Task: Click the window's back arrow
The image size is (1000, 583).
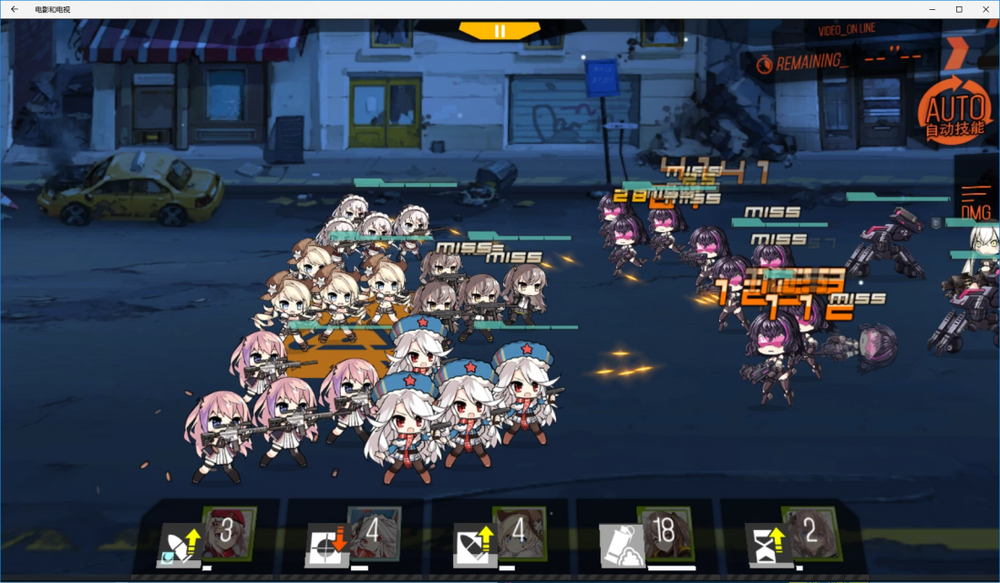Action: (14, 9)
